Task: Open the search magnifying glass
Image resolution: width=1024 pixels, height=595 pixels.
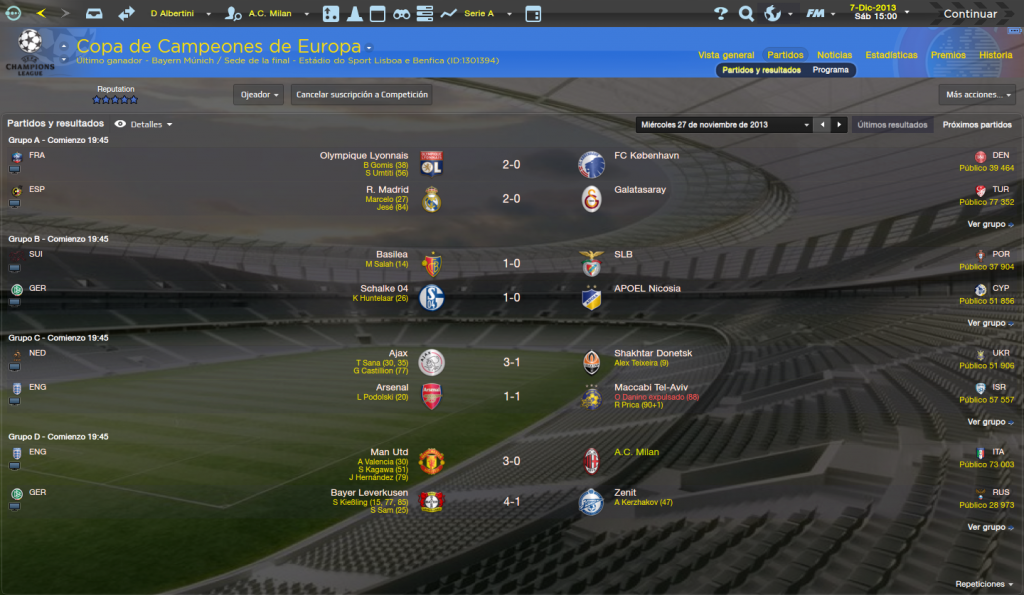Action: click(x=746, y=14)
